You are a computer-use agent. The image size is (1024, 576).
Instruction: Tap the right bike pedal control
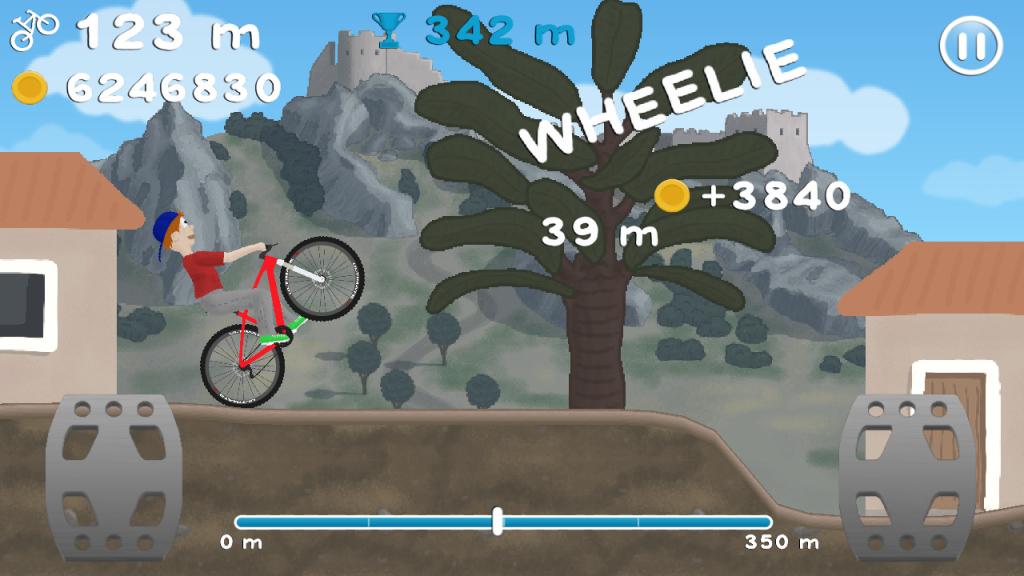(907, 476)
